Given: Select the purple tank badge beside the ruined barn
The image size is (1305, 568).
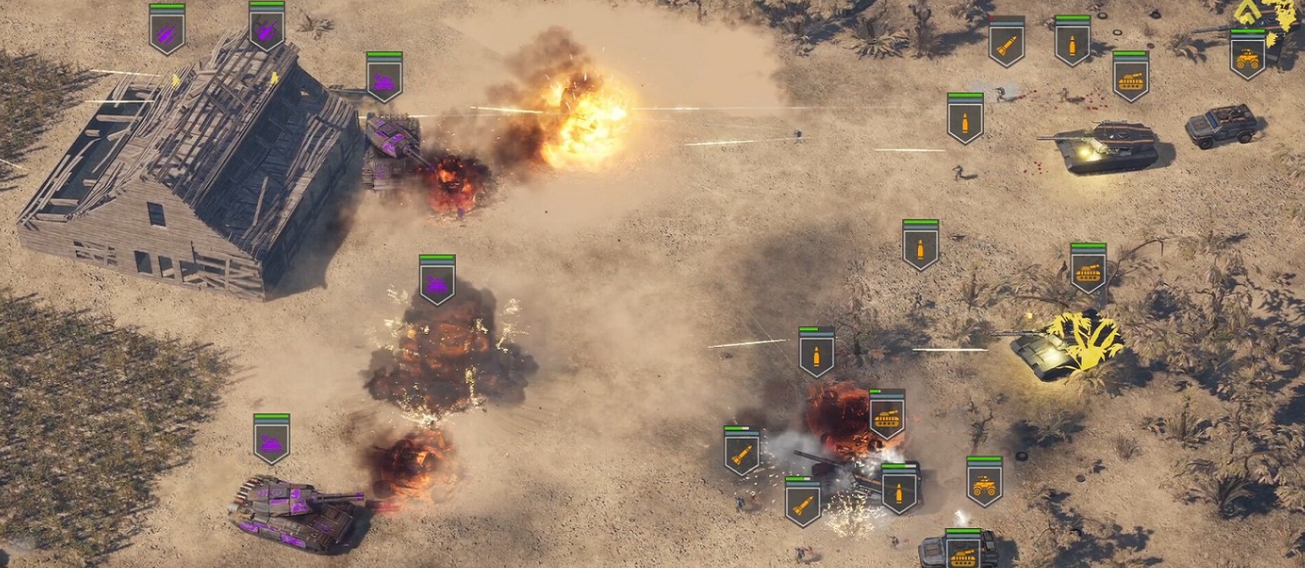Looking at the screenshot, I should [384, 78].
